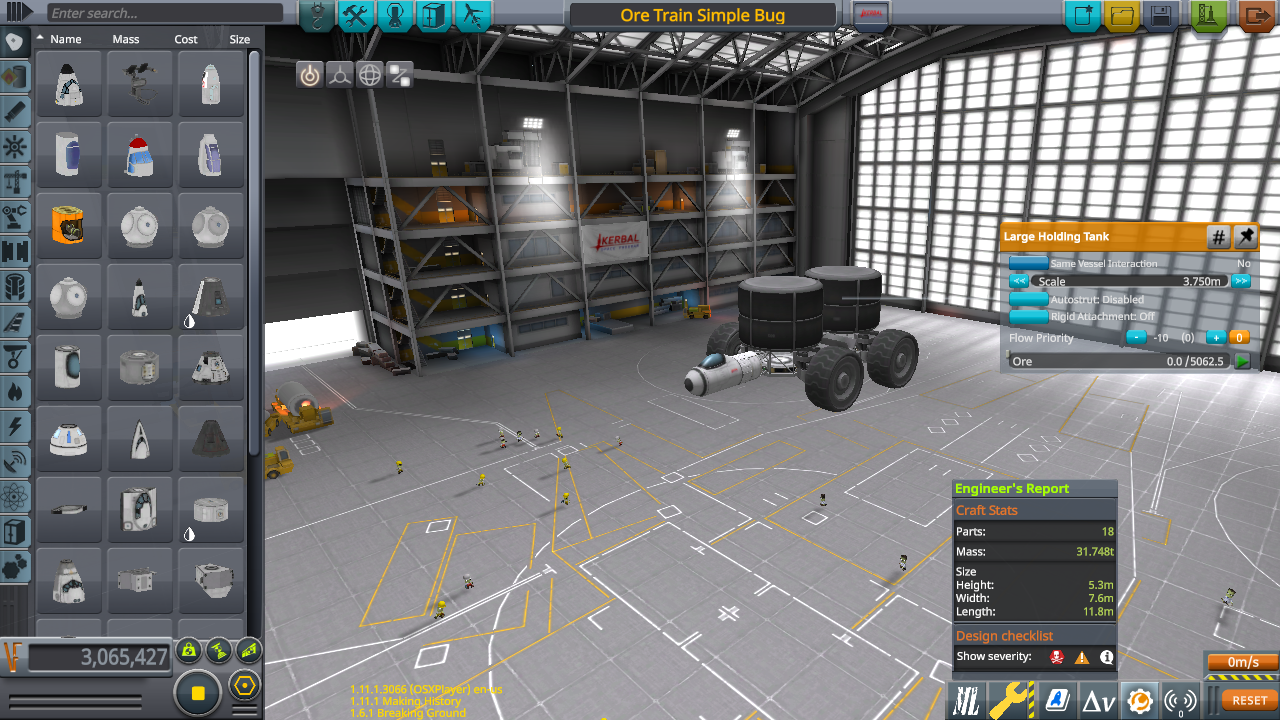Decrease Scale using the double-left arrow

pyautogui.click(x=1019, y=281)
